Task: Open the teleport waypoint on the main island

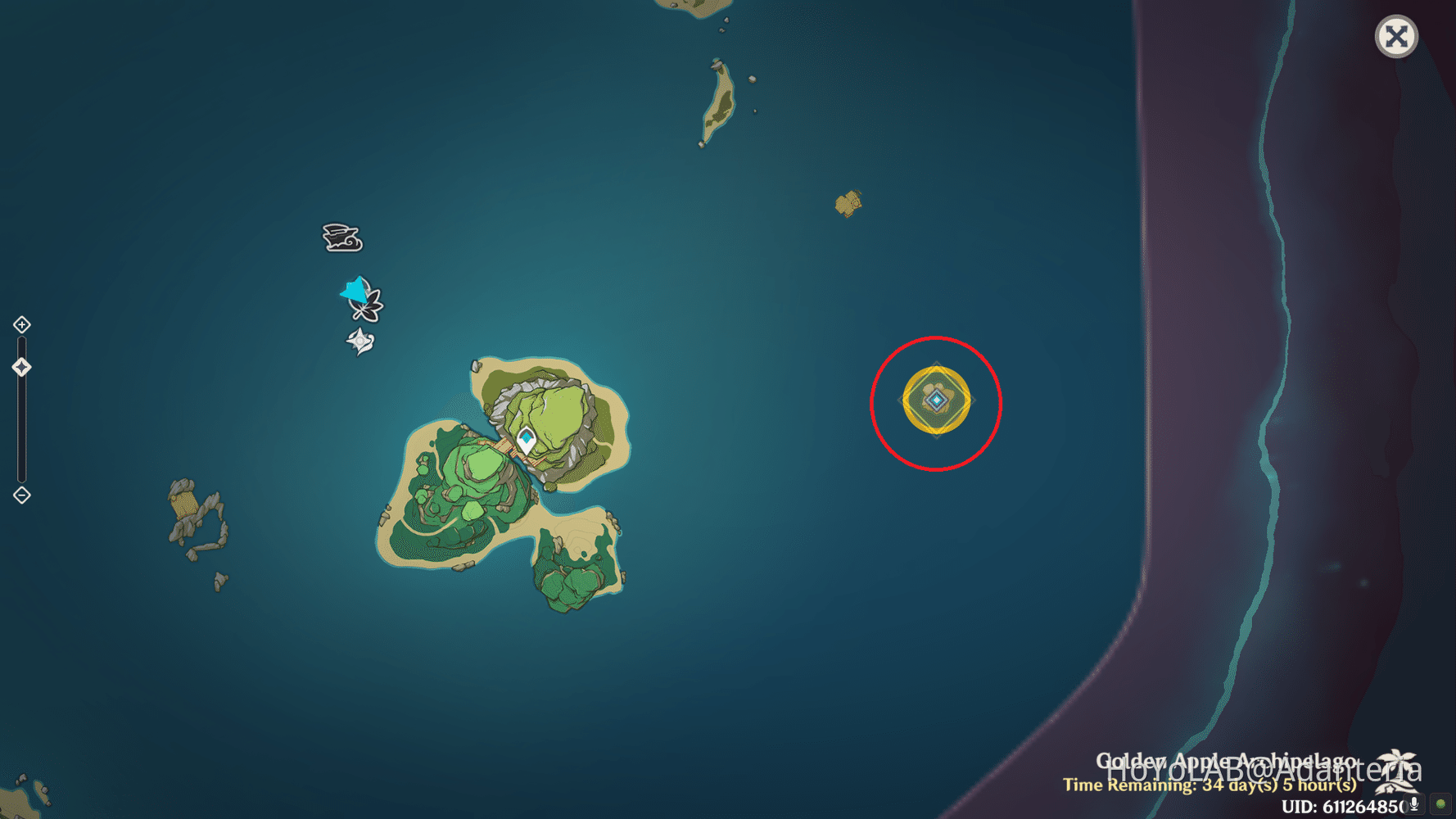Action: (x=525, y=439)
